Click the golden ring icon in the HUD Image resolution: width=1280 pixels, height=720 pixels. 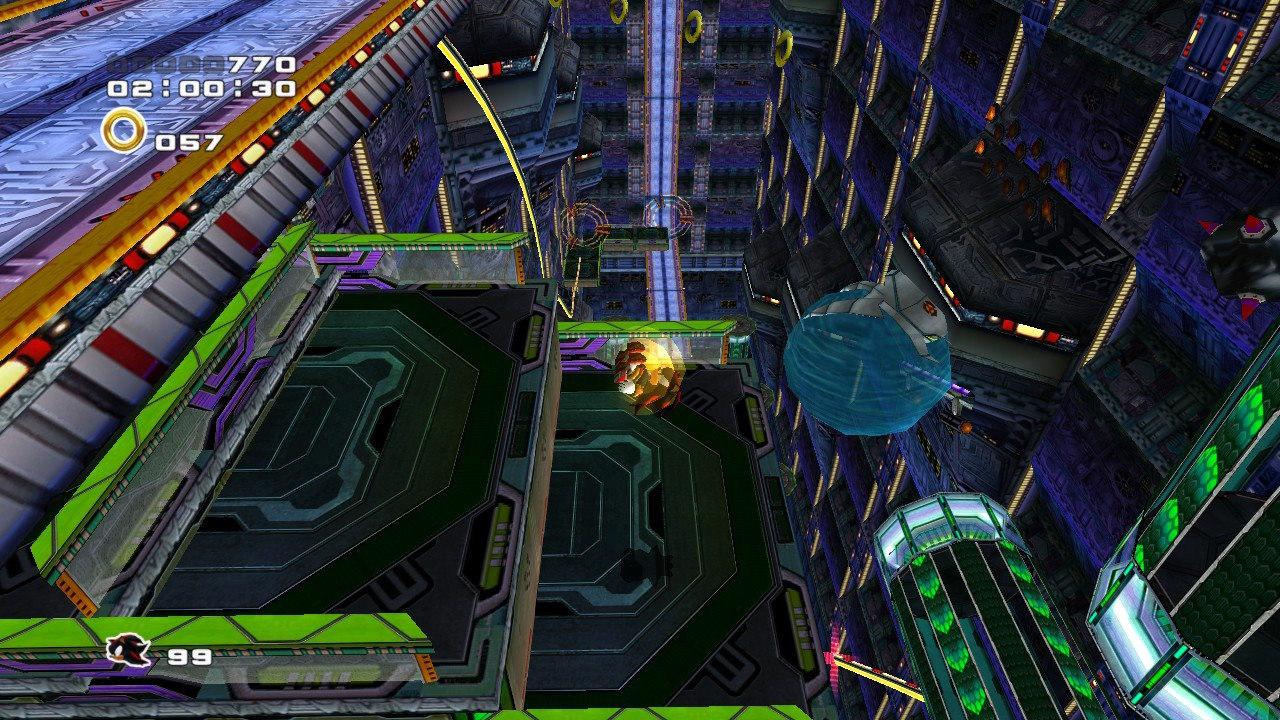[x=122, y=130]
